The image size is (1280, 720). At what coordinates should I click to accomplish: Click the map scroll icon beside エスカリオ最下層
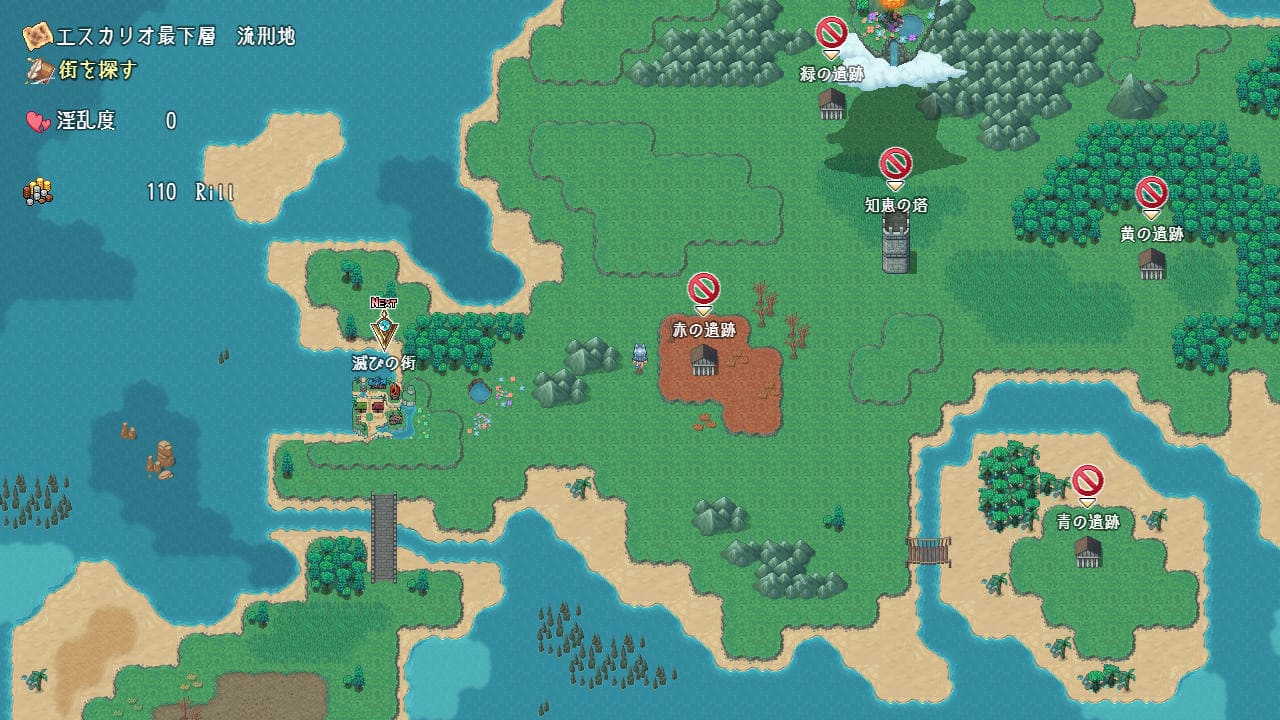coord(39,37)
